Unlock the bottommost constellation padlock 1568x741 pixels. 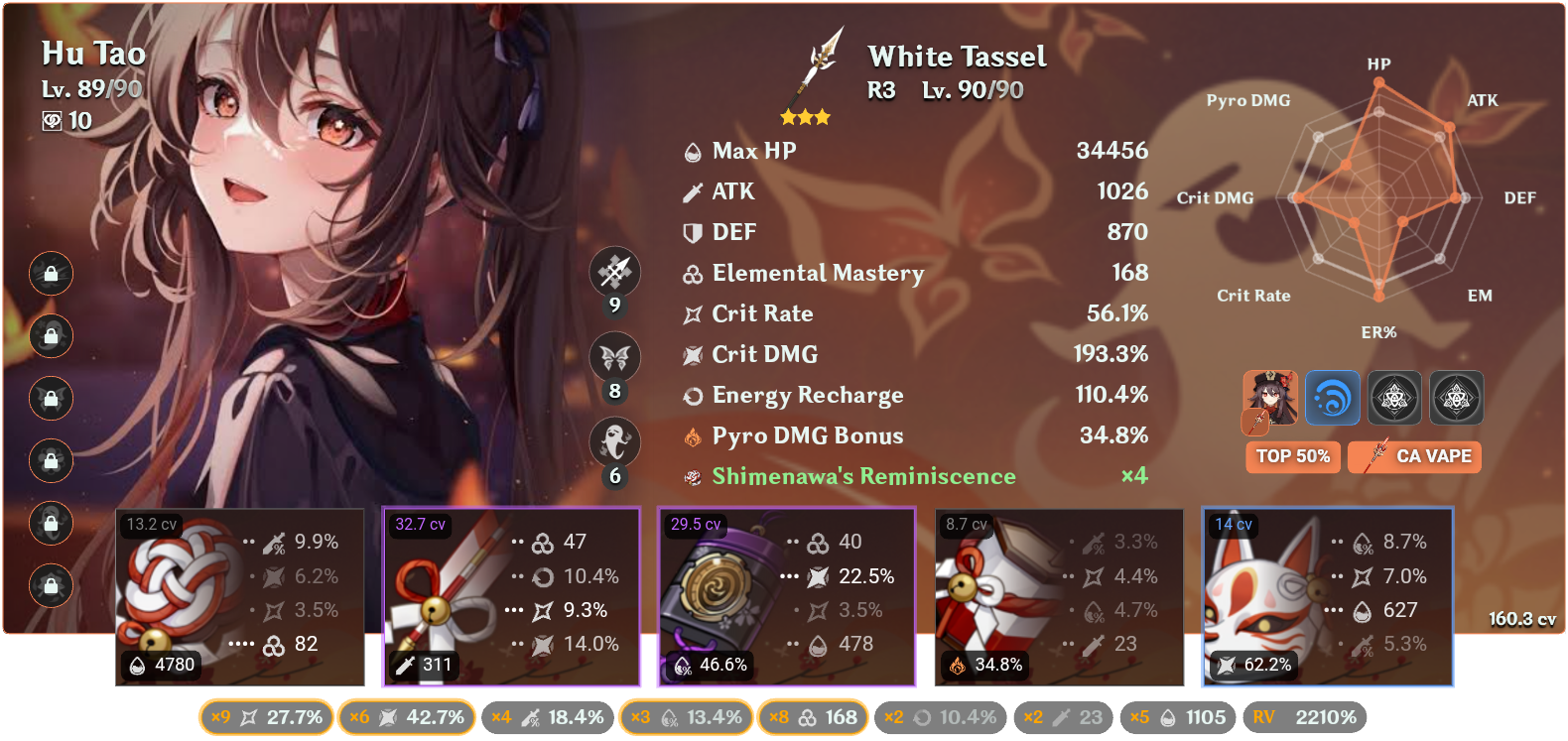(x=50, y=586)
